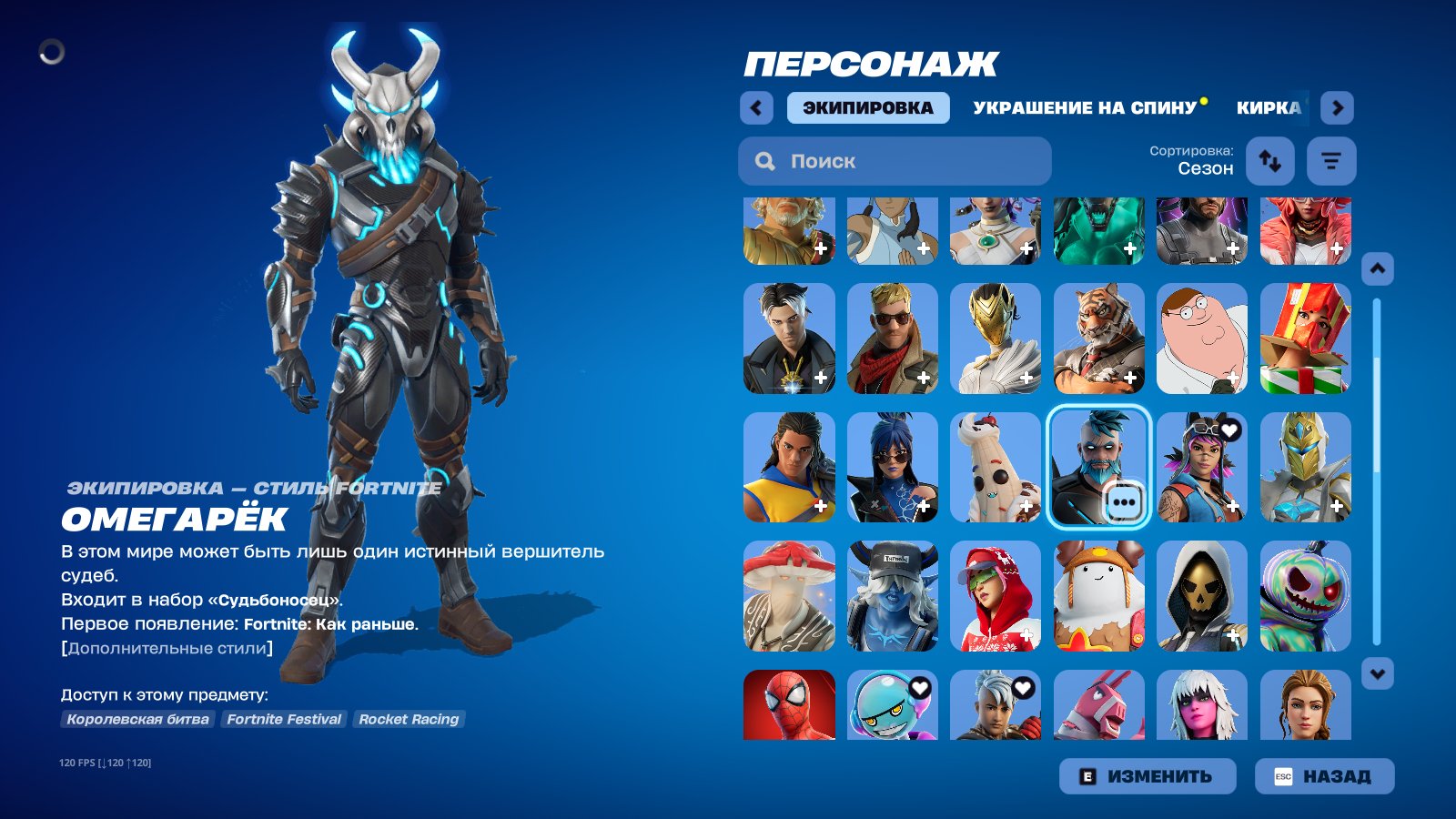Click the '+' icon on the tiger skin
1456x819 pixels.
1129,376
